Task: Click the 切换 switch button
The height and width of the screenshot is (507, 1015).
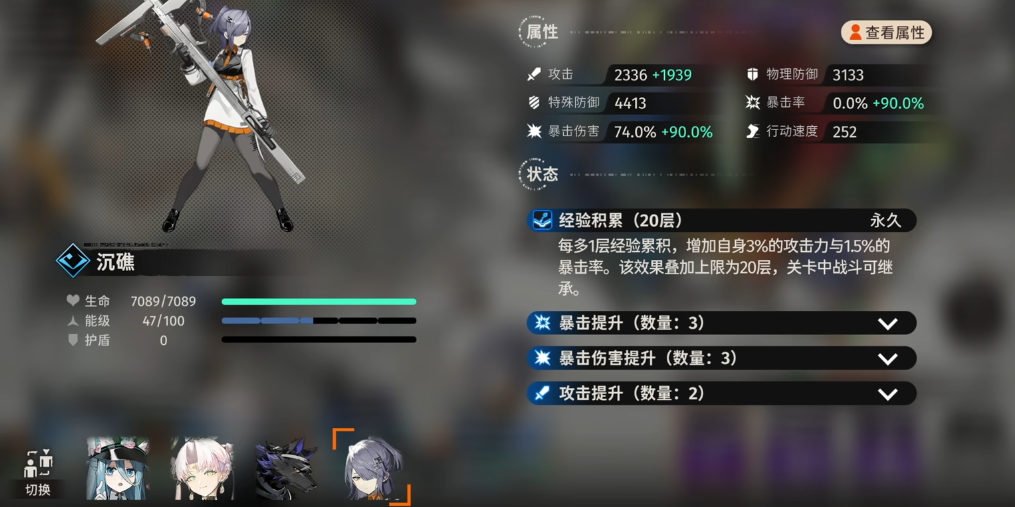Action: 38,474
